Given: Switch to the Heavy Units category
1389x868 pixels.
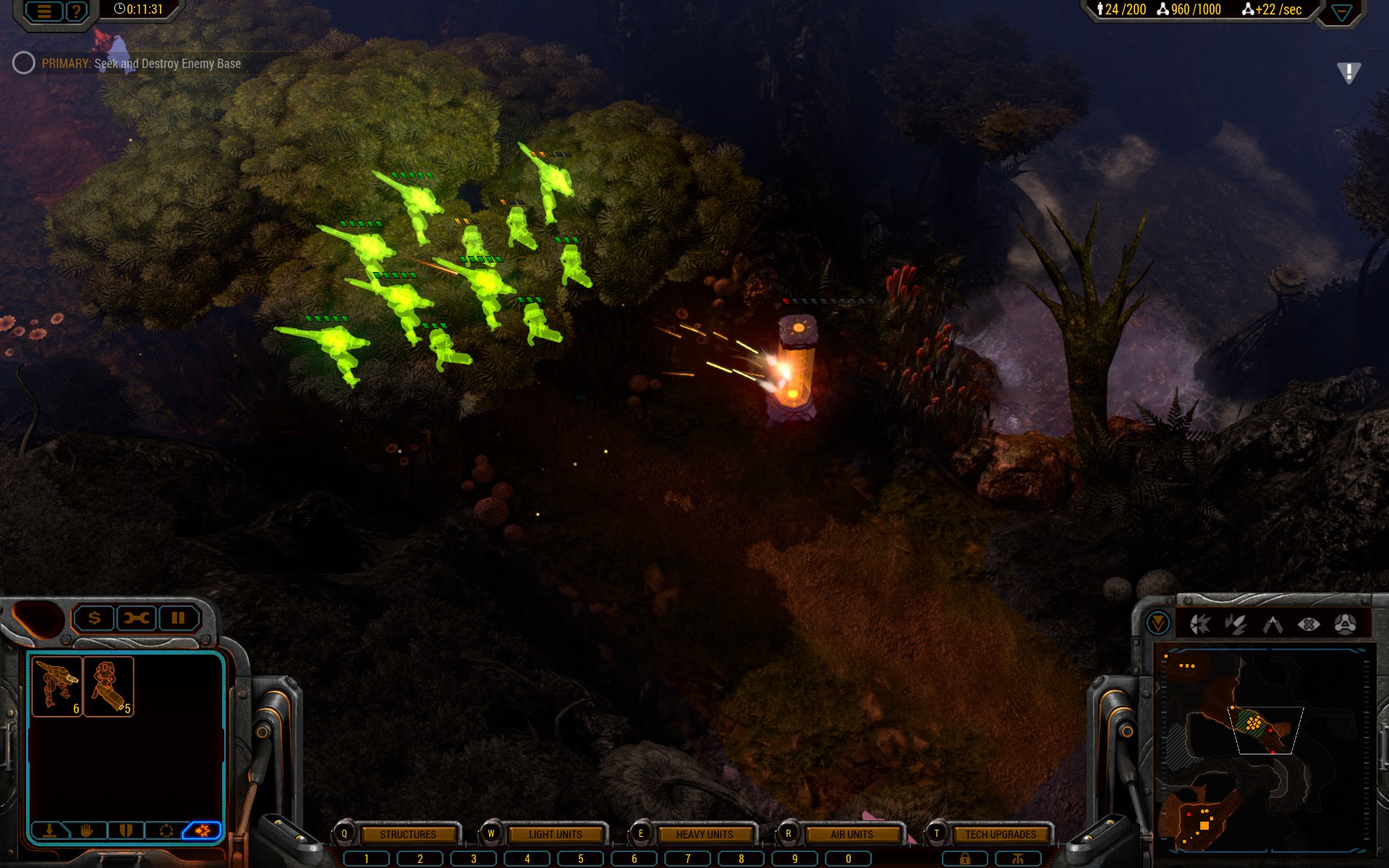Looking at the screenshot, I should 704,834.
